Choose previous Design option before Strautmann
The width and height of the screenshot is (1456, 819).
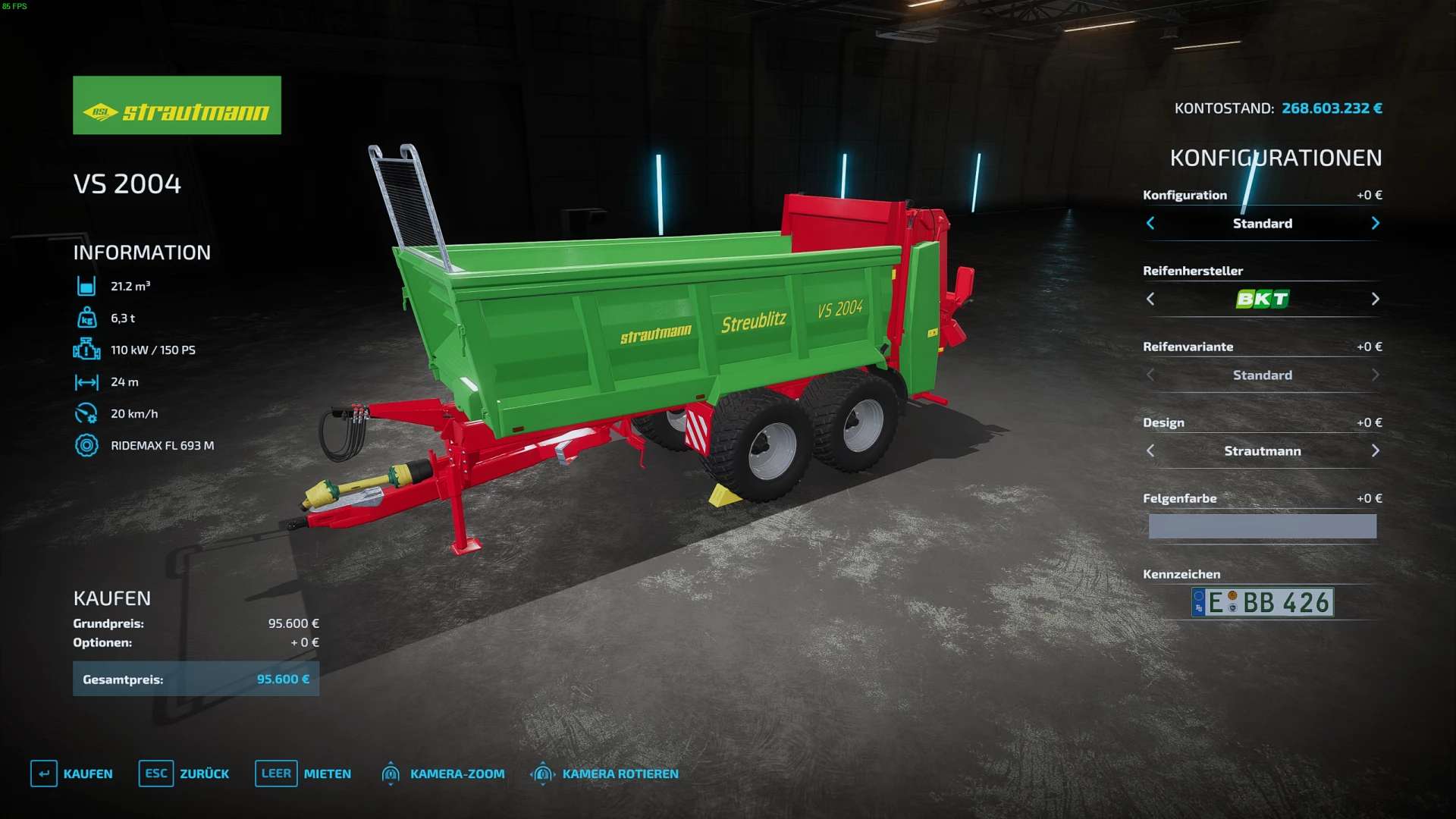(x=1150, y=450)
